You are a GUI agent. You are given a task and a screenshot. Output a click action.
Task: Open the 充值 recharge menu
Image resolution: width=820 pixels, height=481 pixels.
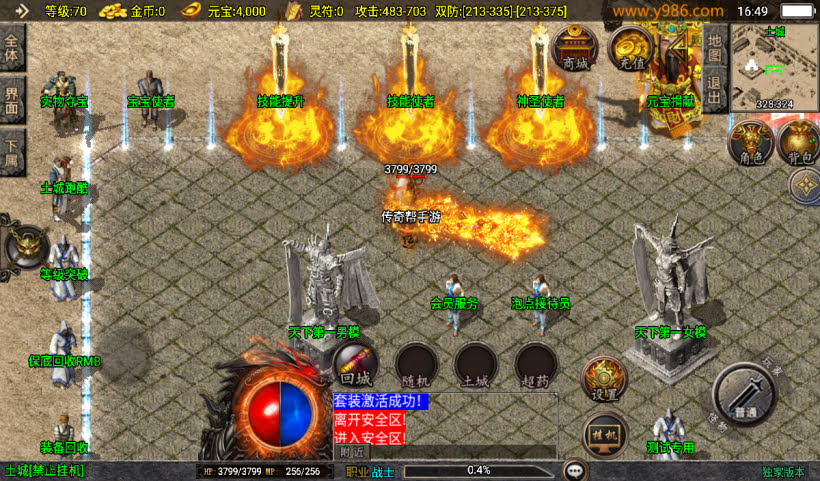[x=631, y=48]
